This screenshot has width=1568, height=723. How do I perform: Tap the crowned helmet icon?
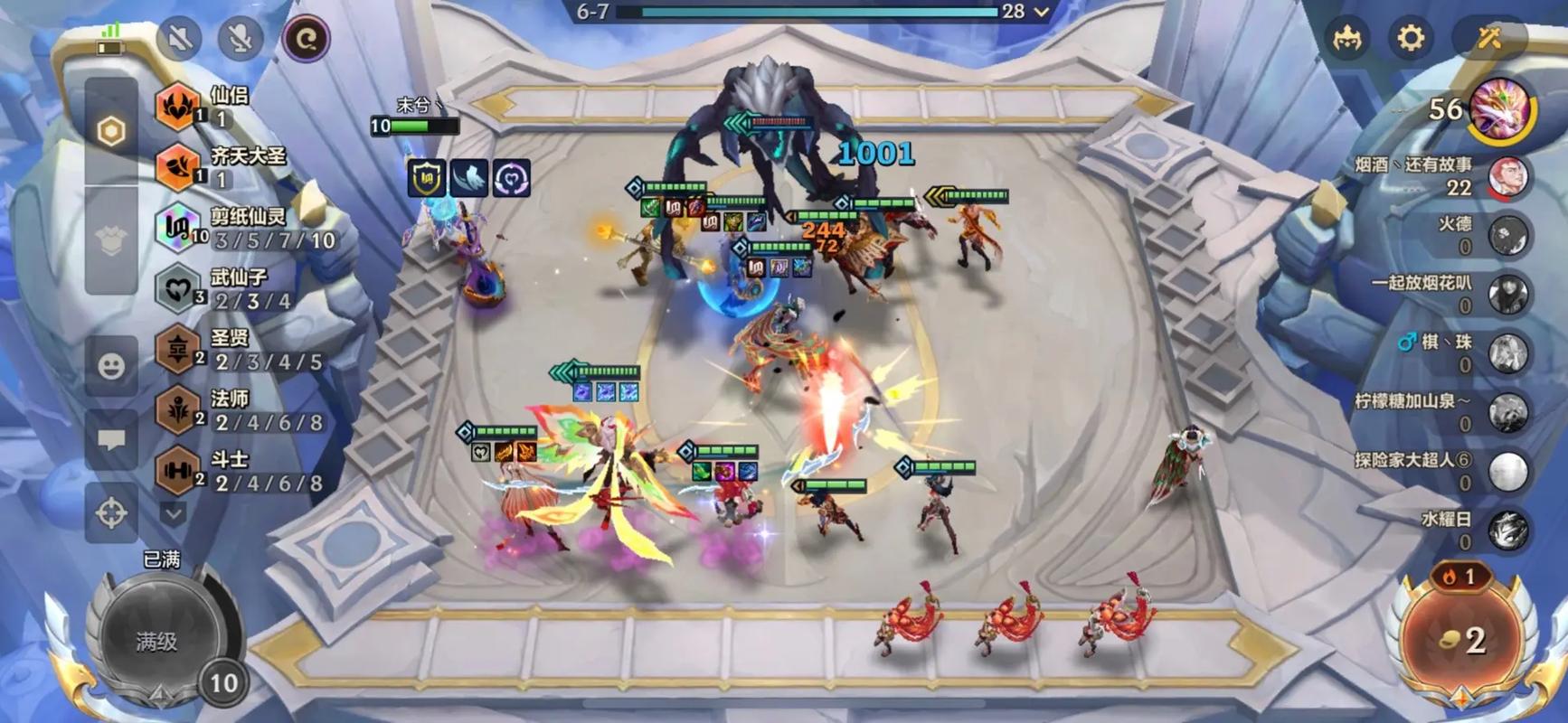[1346, 40]
